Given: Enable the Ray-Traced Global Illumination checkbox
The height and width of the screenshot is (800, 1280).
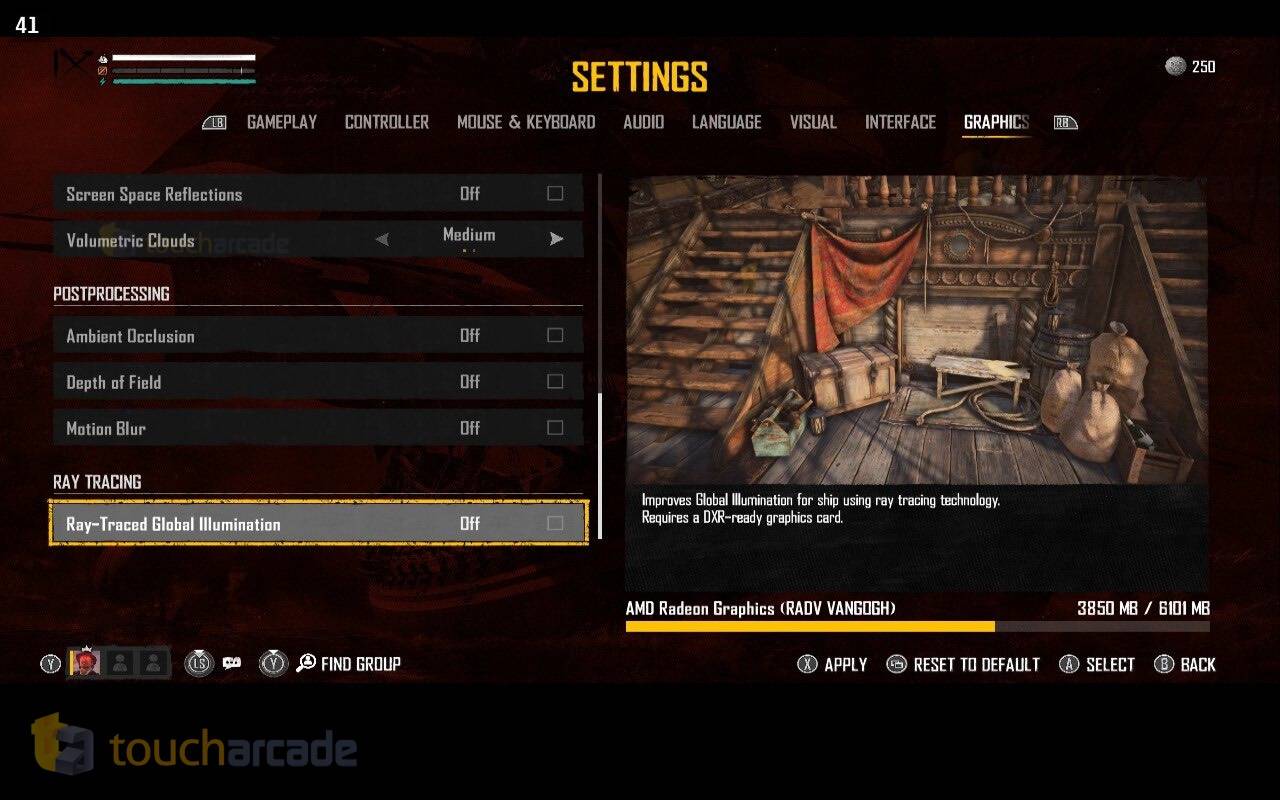Looking at the screenshot, I should [555, 524].
